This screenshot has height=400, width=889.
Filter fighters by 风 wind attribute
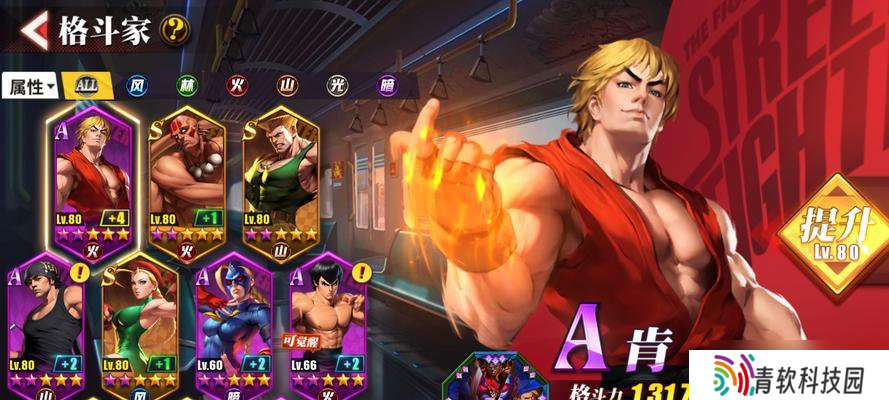[x=138, y=86]
